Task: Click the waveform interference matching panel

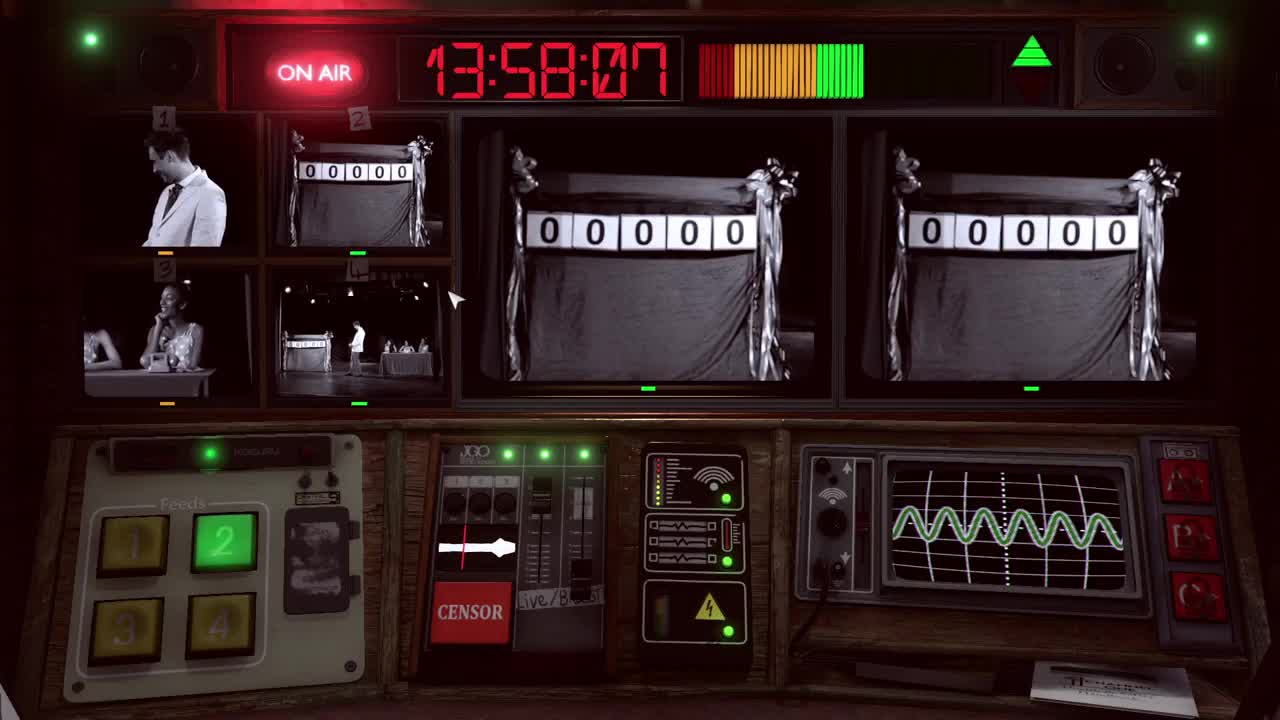Action: pyautogui.click(x=693, y=540)
